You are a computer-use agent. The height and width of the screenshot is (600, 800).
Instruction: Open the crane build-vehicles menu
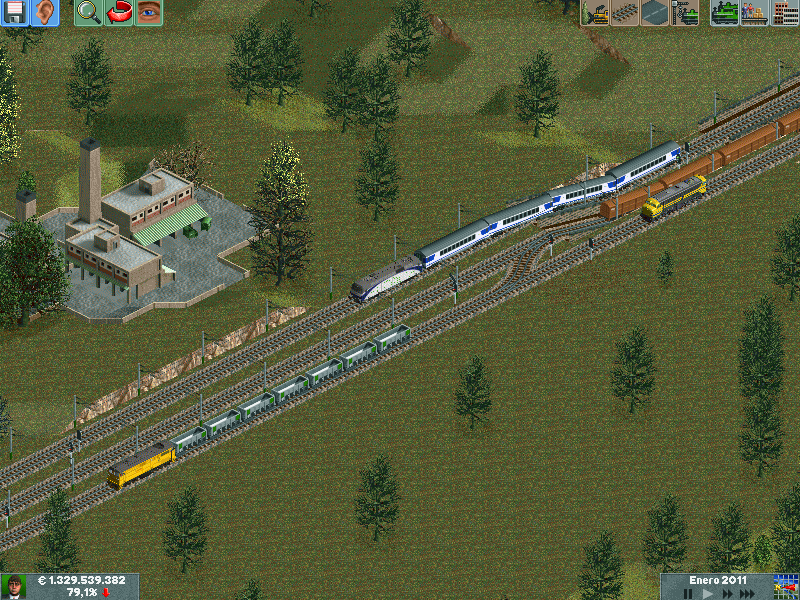685,12
